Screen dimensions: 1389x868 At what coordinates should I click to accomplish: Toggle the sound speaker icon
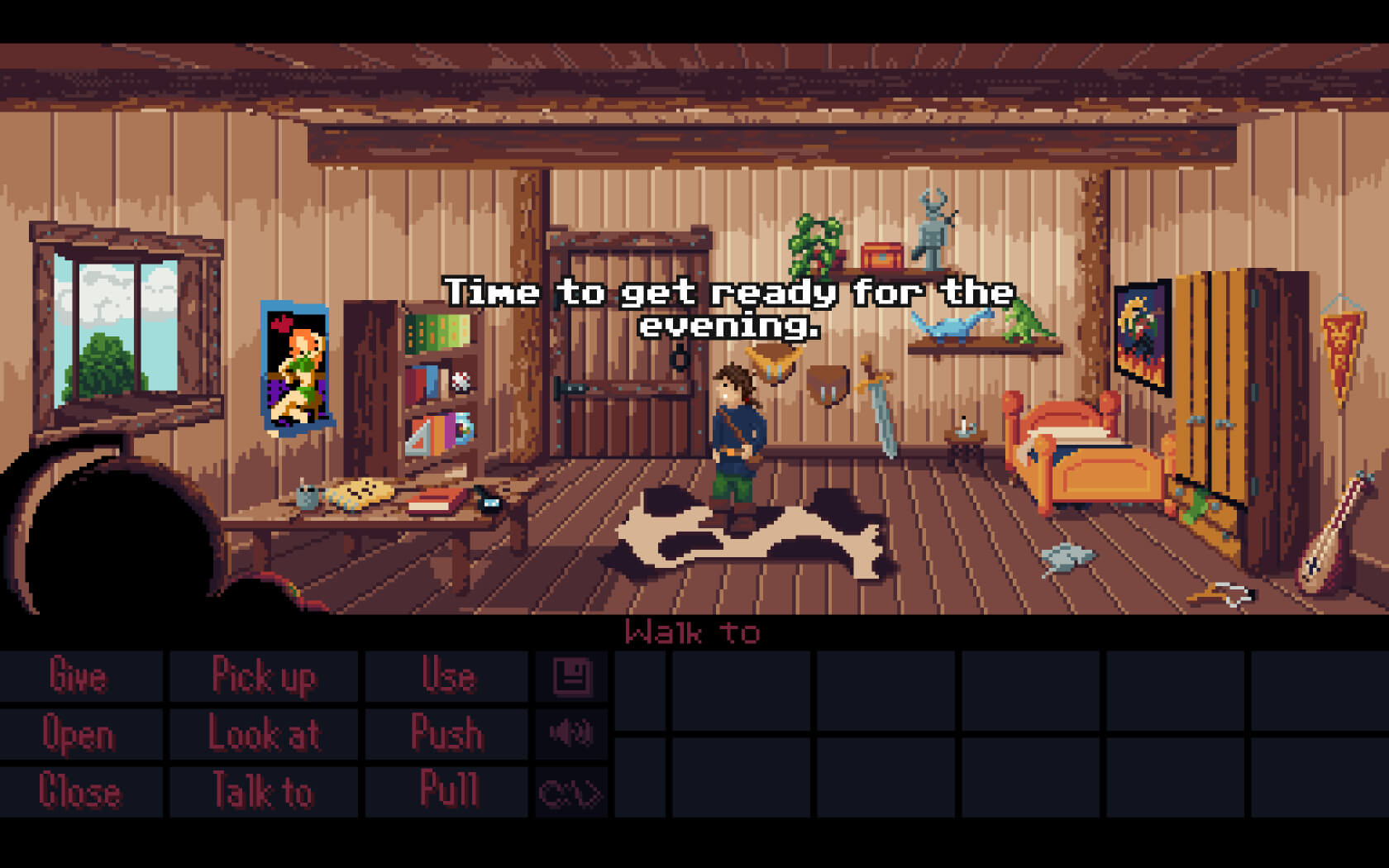pyautogui.click(x=572, y=733)
